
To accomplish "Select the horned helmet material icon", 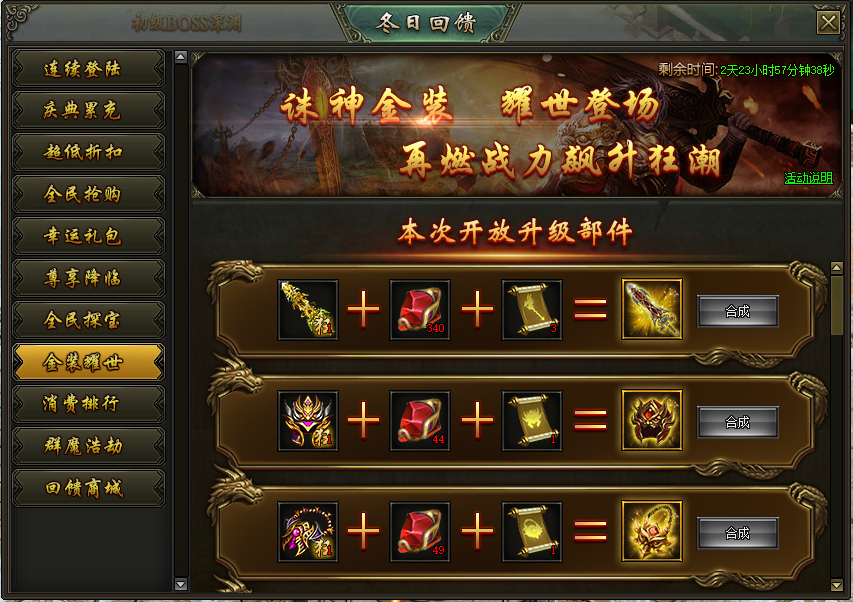I will coord(308,421).
